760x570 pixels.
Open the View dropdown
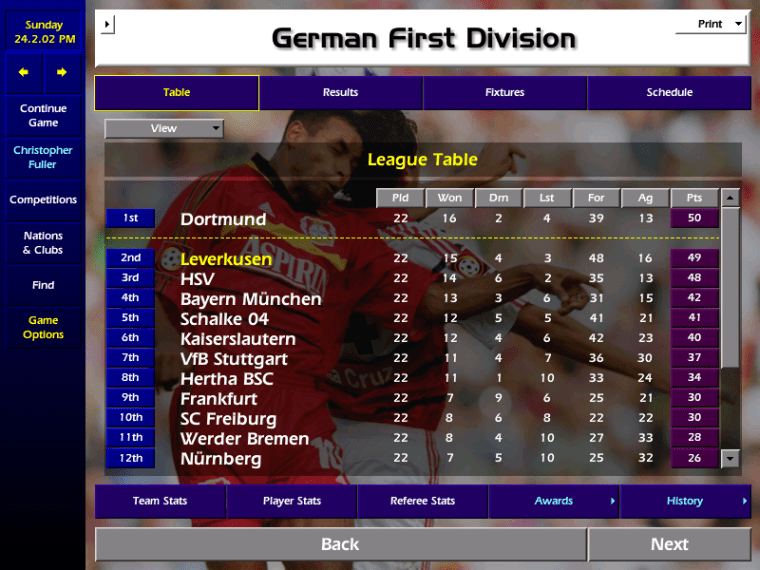click(164, 129)
